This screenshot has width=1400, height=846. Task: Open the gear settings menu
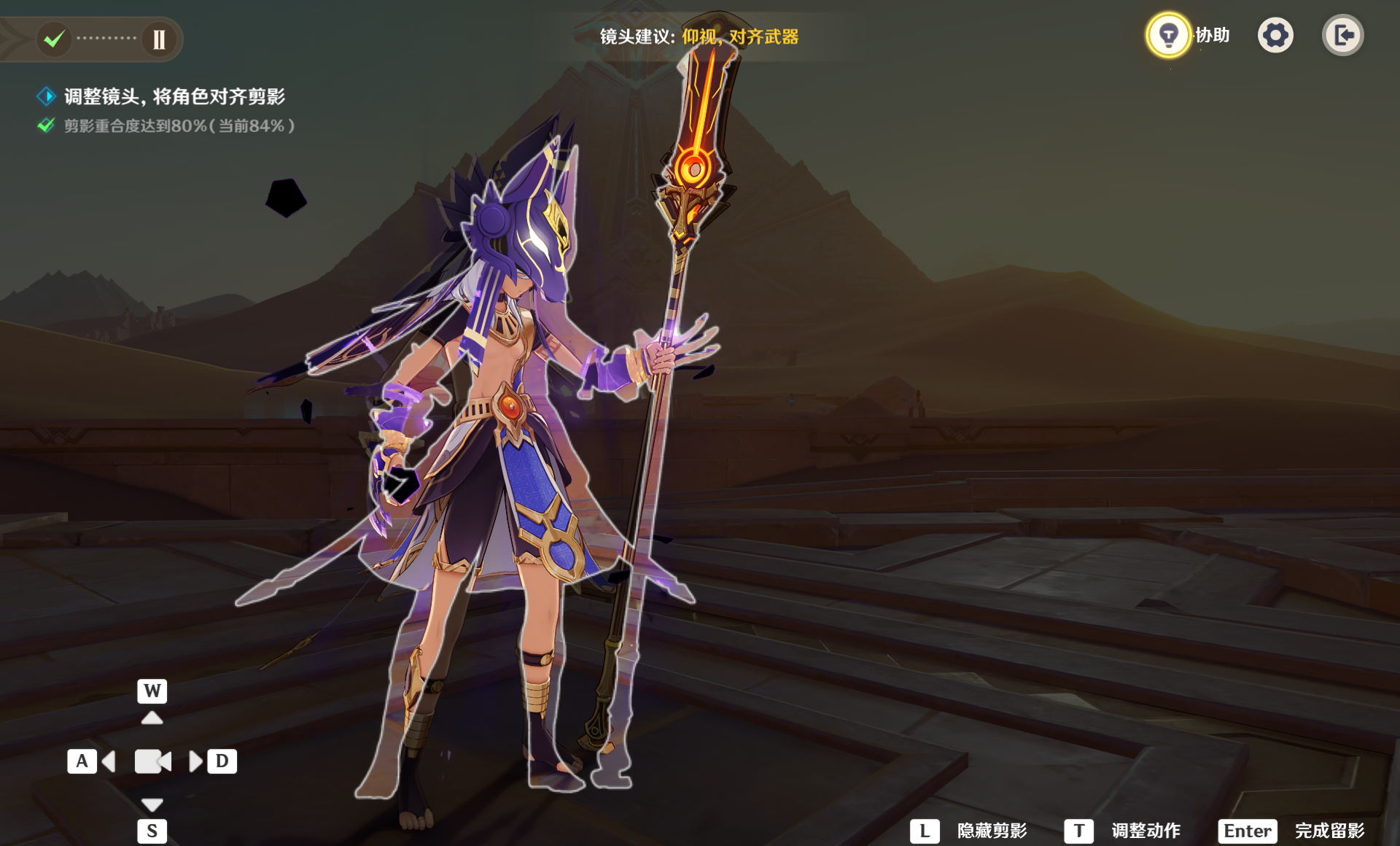click(x=1275, y=35)
